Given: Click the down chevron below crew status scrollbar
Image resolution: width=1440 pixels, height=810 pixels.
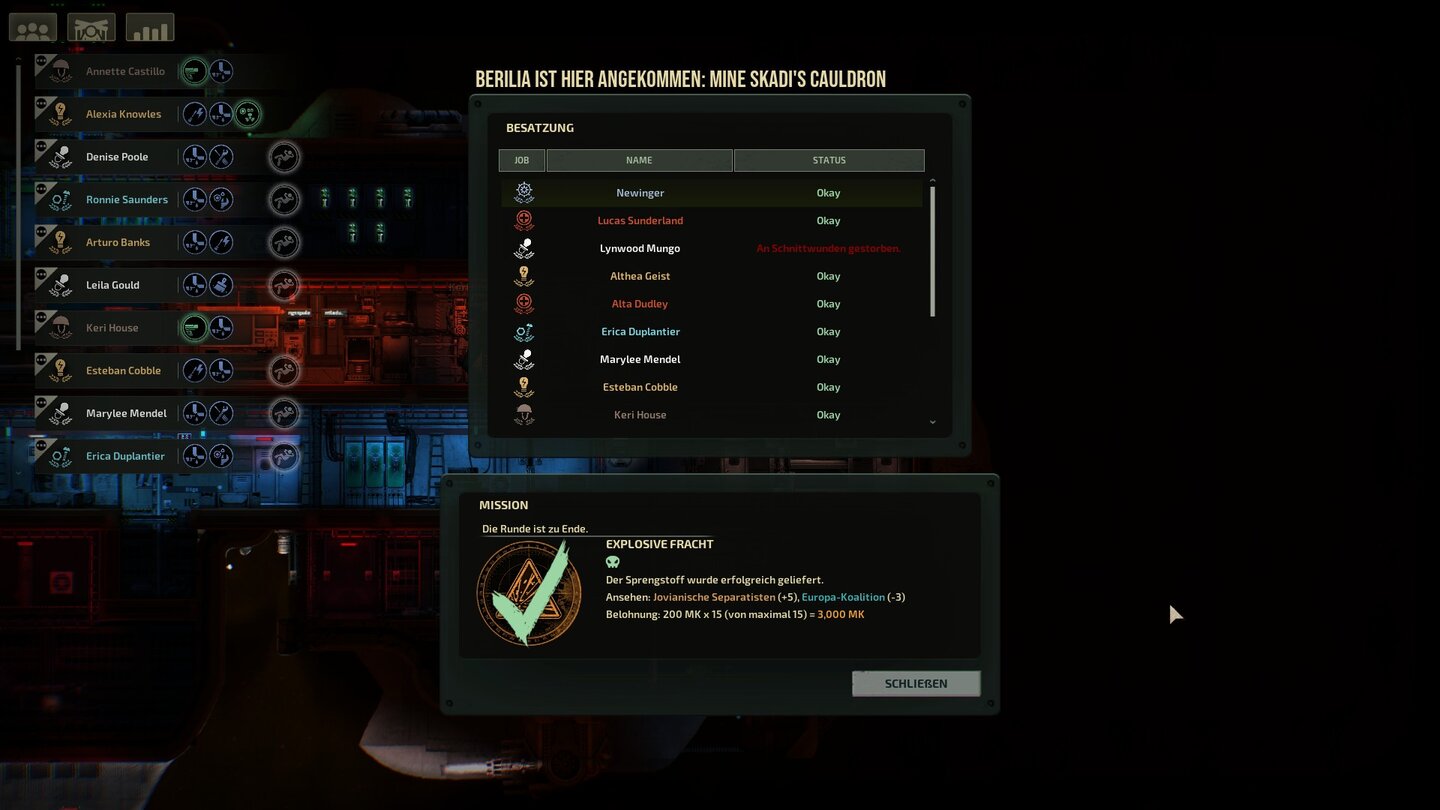Looking at the screenshot, I should pos(932,421).
